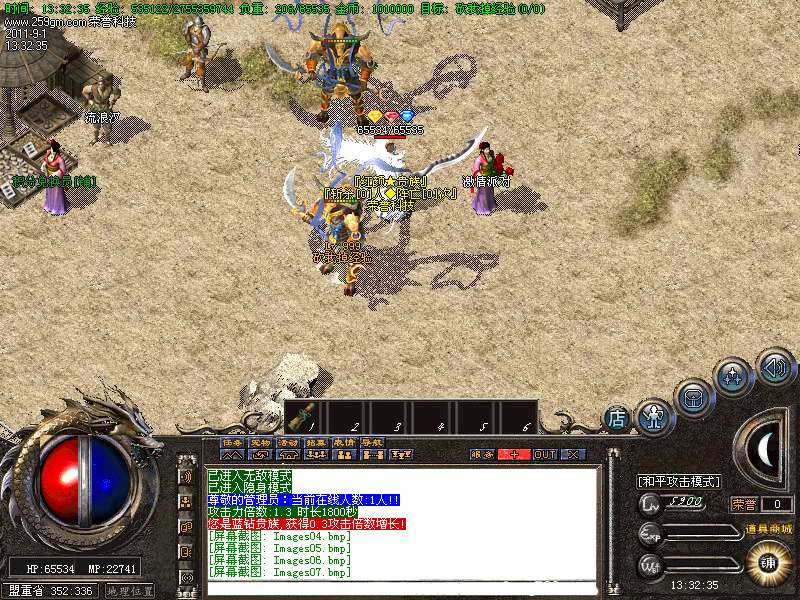Click the 招募 recruit button
This screenshot has height=600, width=800.
[x=317, y=442]
